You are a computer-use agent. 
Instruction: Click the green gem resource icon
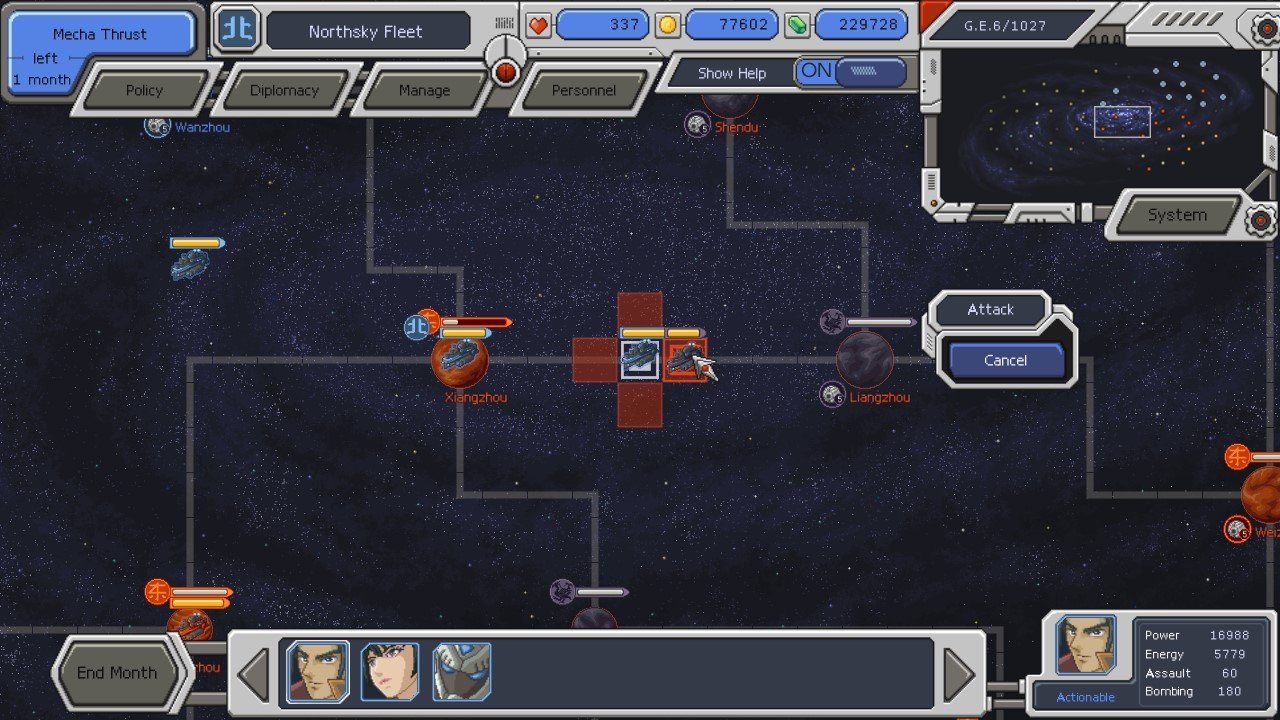pyautogui.click(x=795, y=24)
